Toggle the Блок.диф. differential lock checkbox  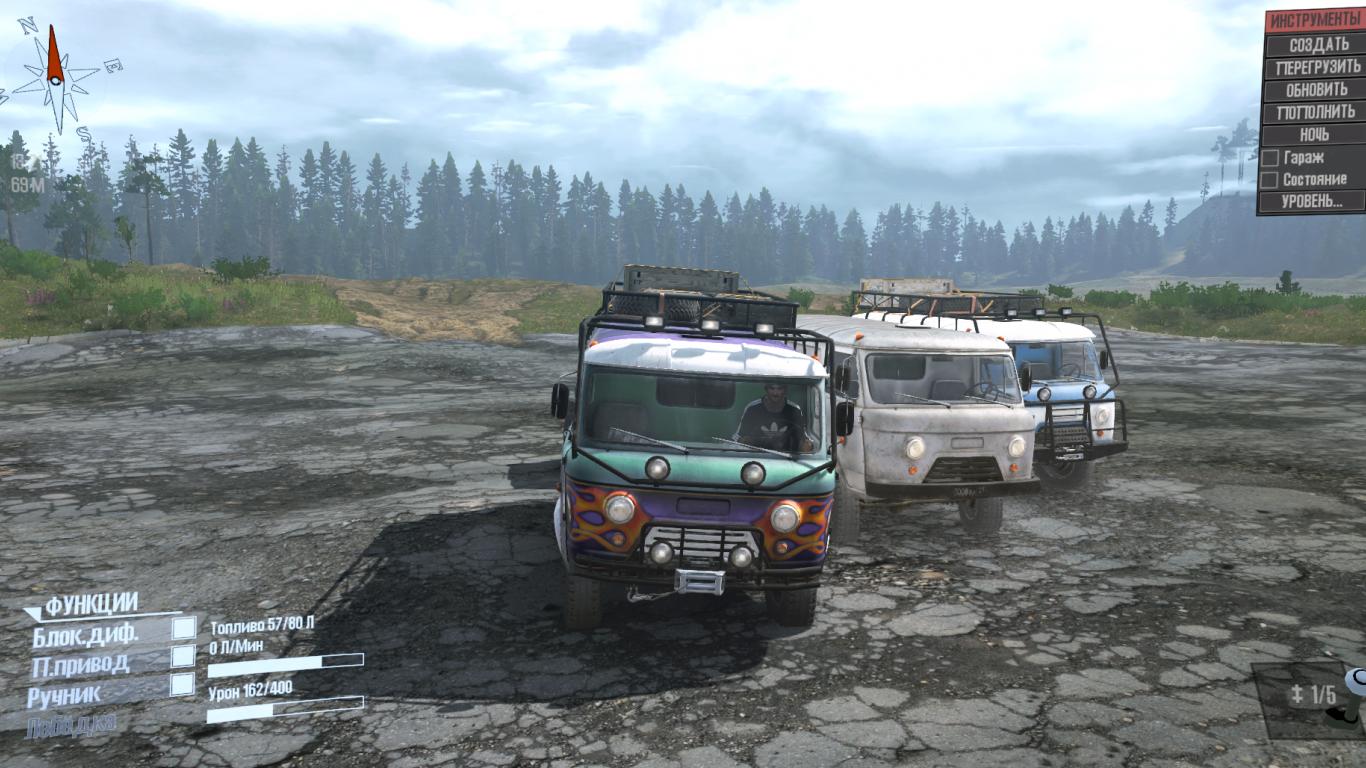183,628
